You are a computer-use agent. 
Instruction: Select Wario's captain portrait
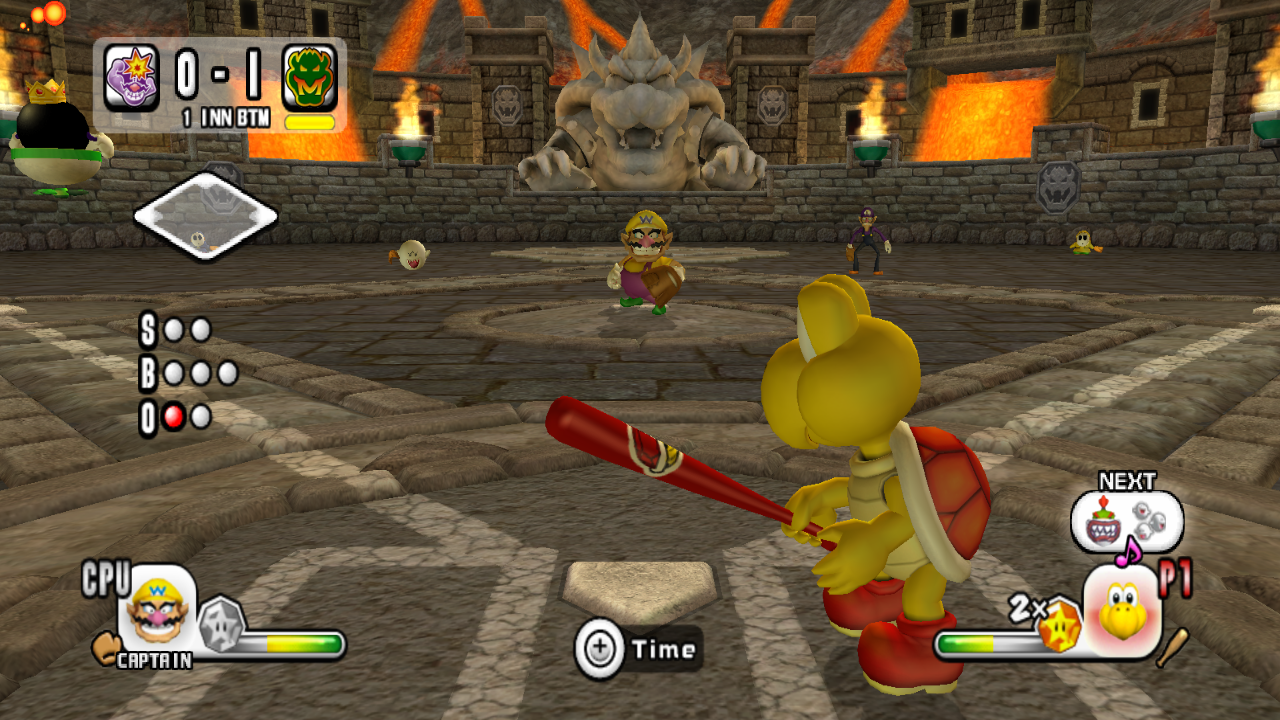pyautogui.click(x=157, y=611)
